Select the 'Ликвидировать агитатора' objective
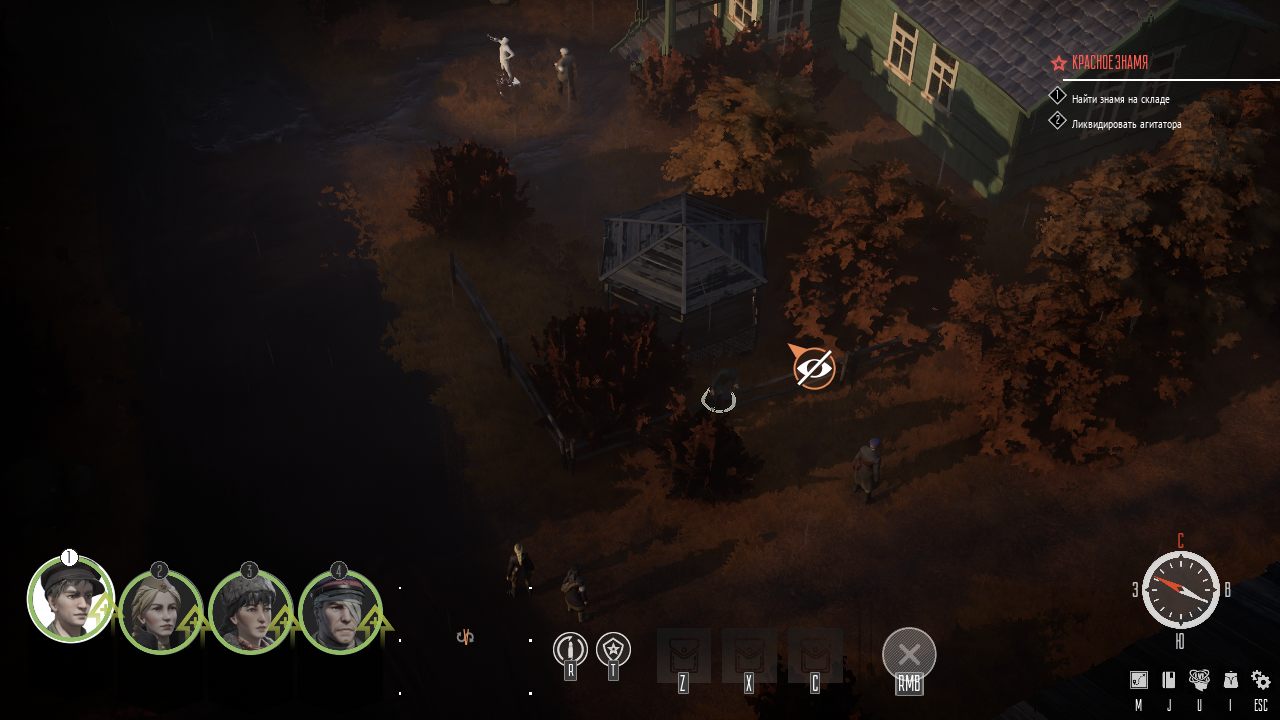 coord(1126,124)
